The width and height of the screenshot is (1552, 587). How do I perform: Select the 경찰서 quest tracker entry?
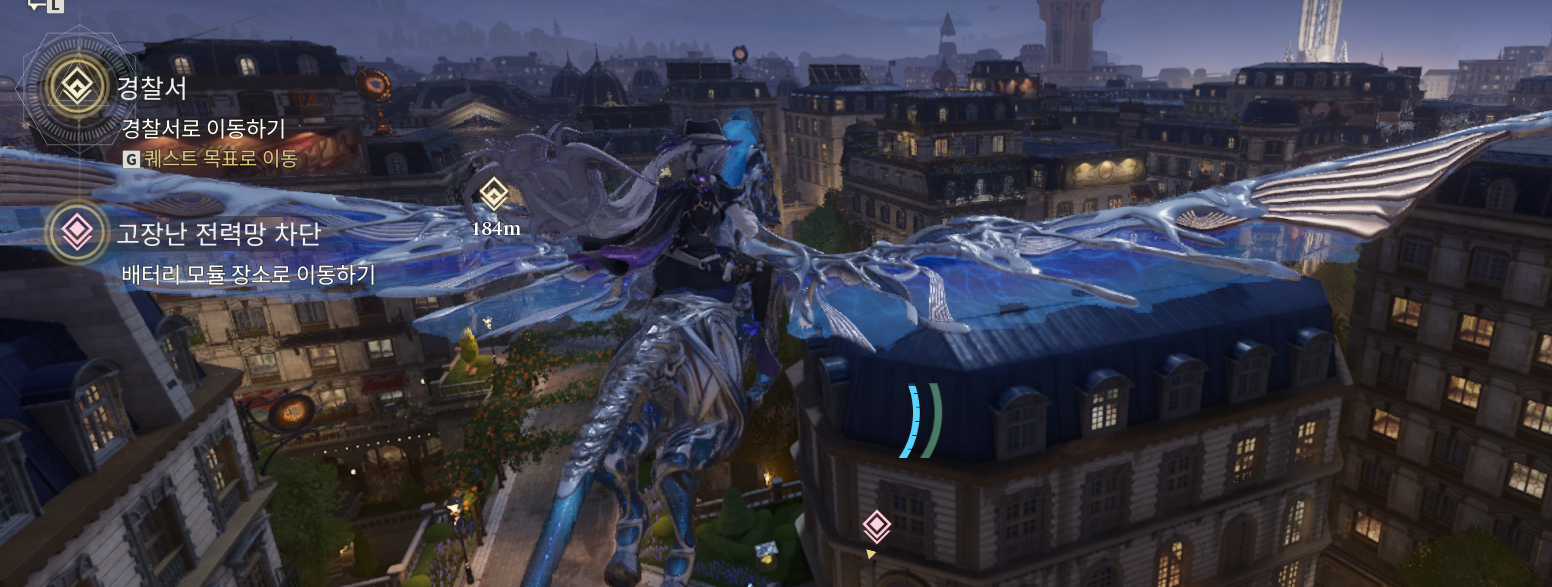(153, 89)
